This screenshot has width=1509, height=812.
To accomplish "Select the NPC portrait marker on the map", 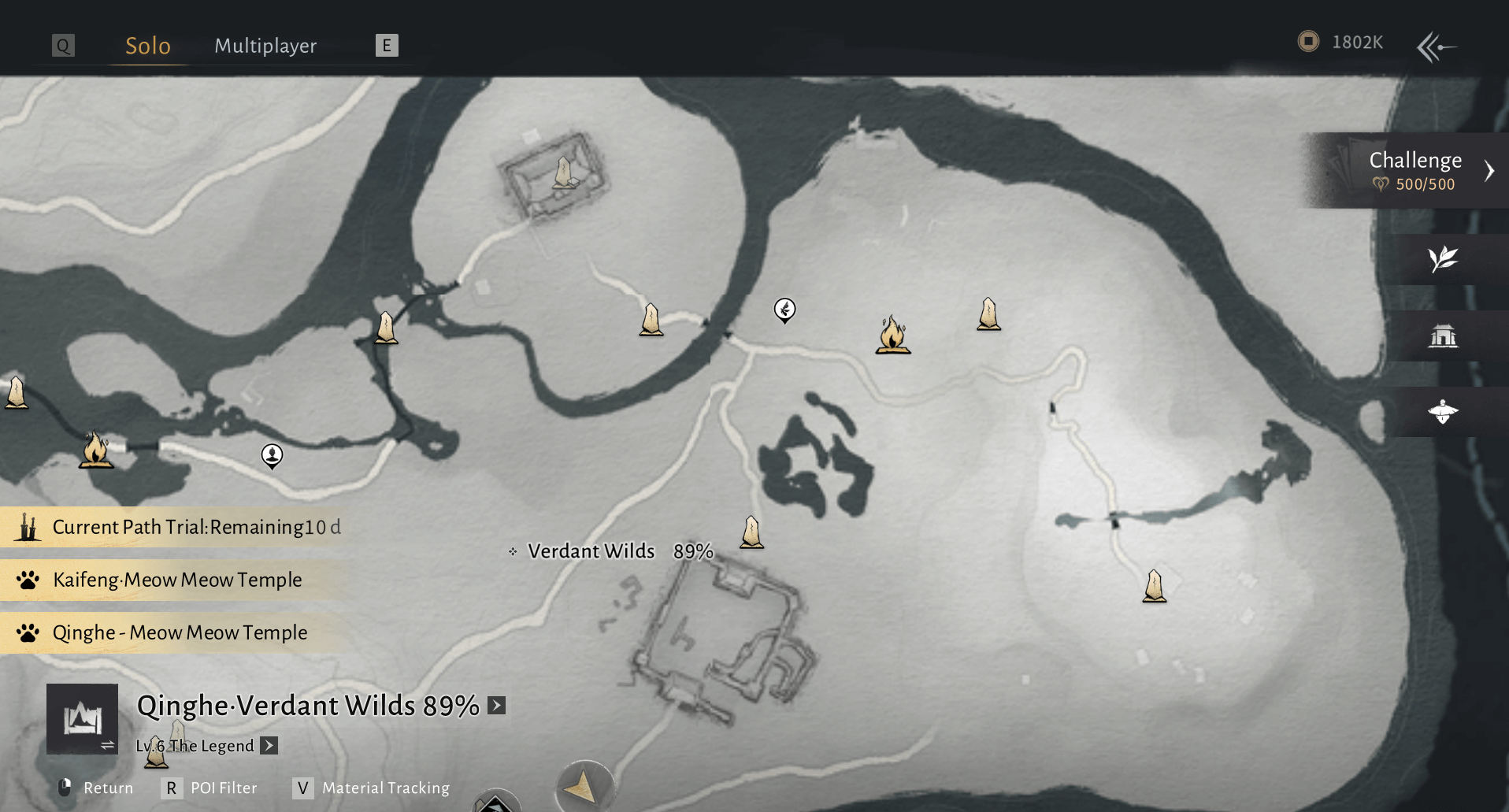I will (272, 455).
